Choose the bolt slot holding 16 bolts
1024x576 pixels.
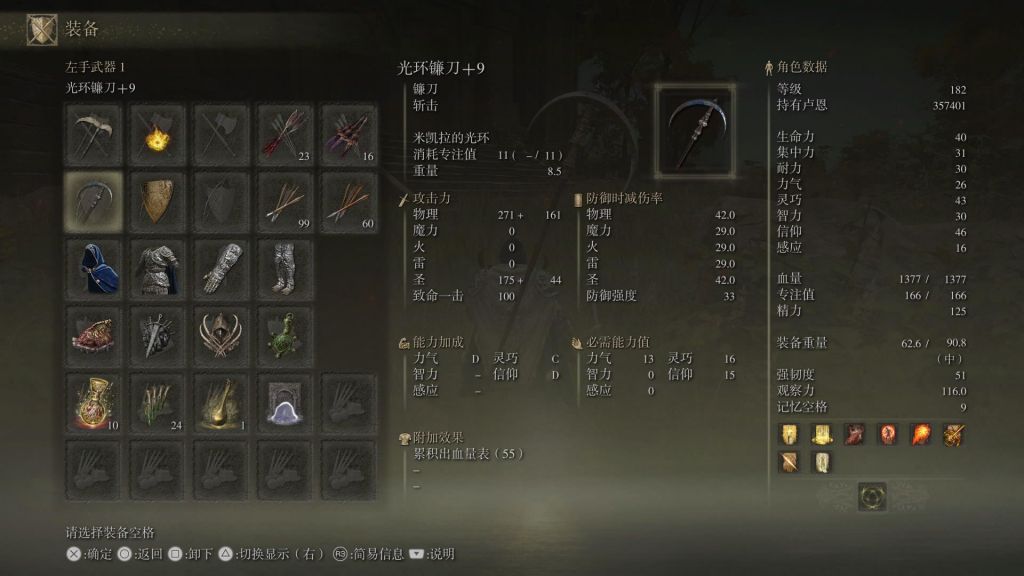coord(349,135)
